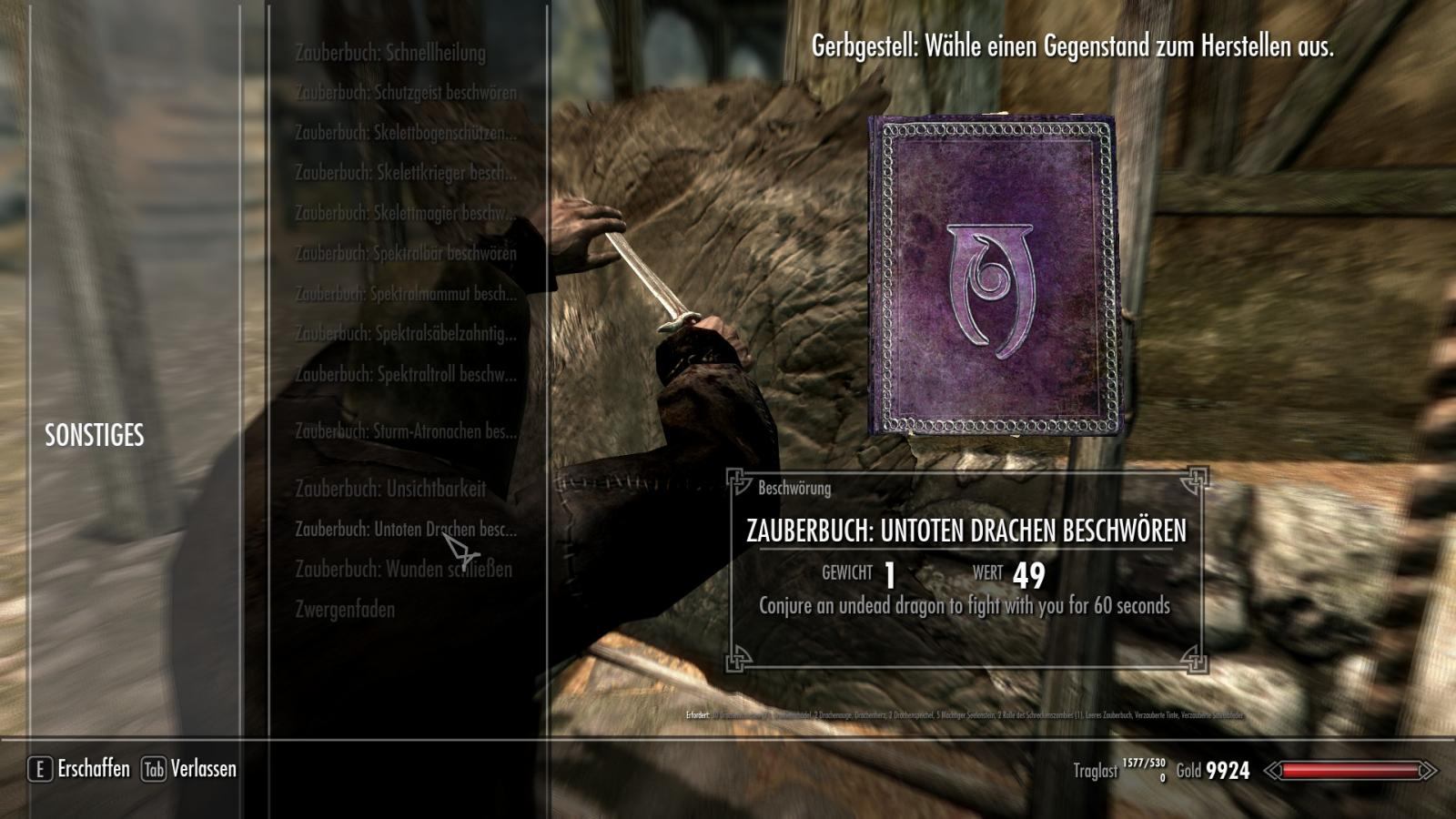Open the SONSTIGES crafting category

coord(95,436)
